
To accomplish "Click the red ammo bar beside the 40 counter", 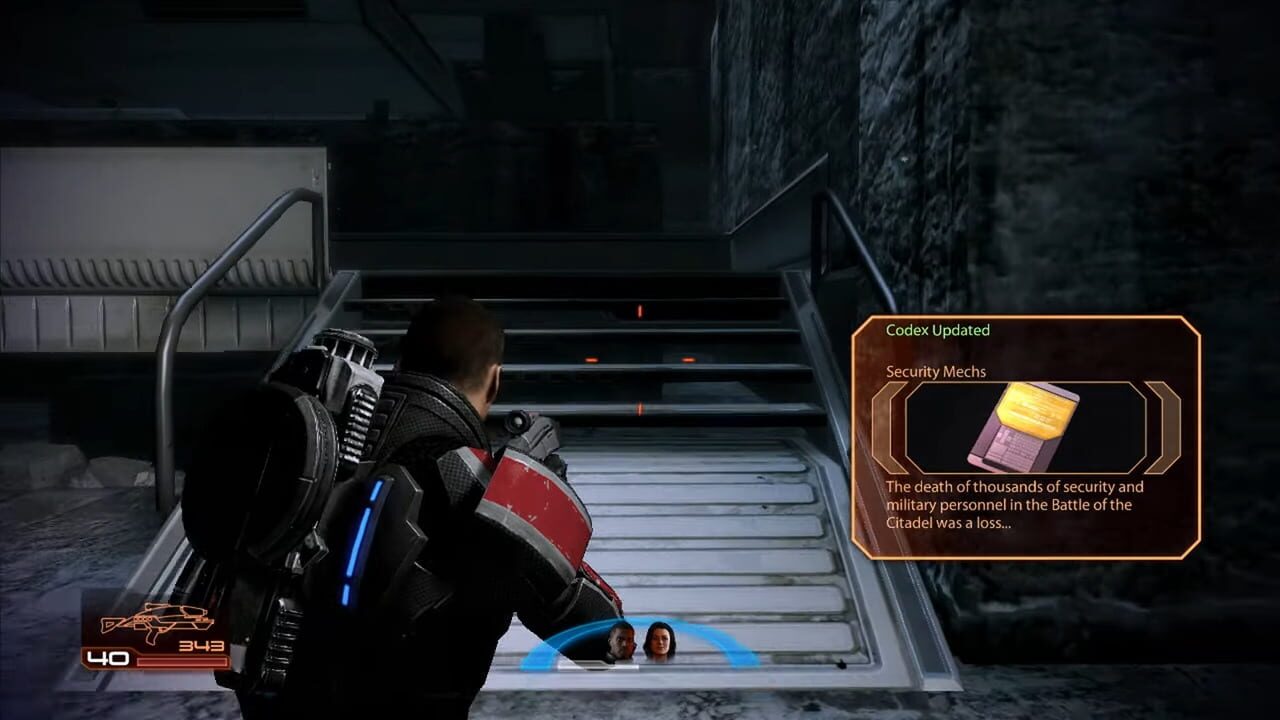I will point(180,661).
